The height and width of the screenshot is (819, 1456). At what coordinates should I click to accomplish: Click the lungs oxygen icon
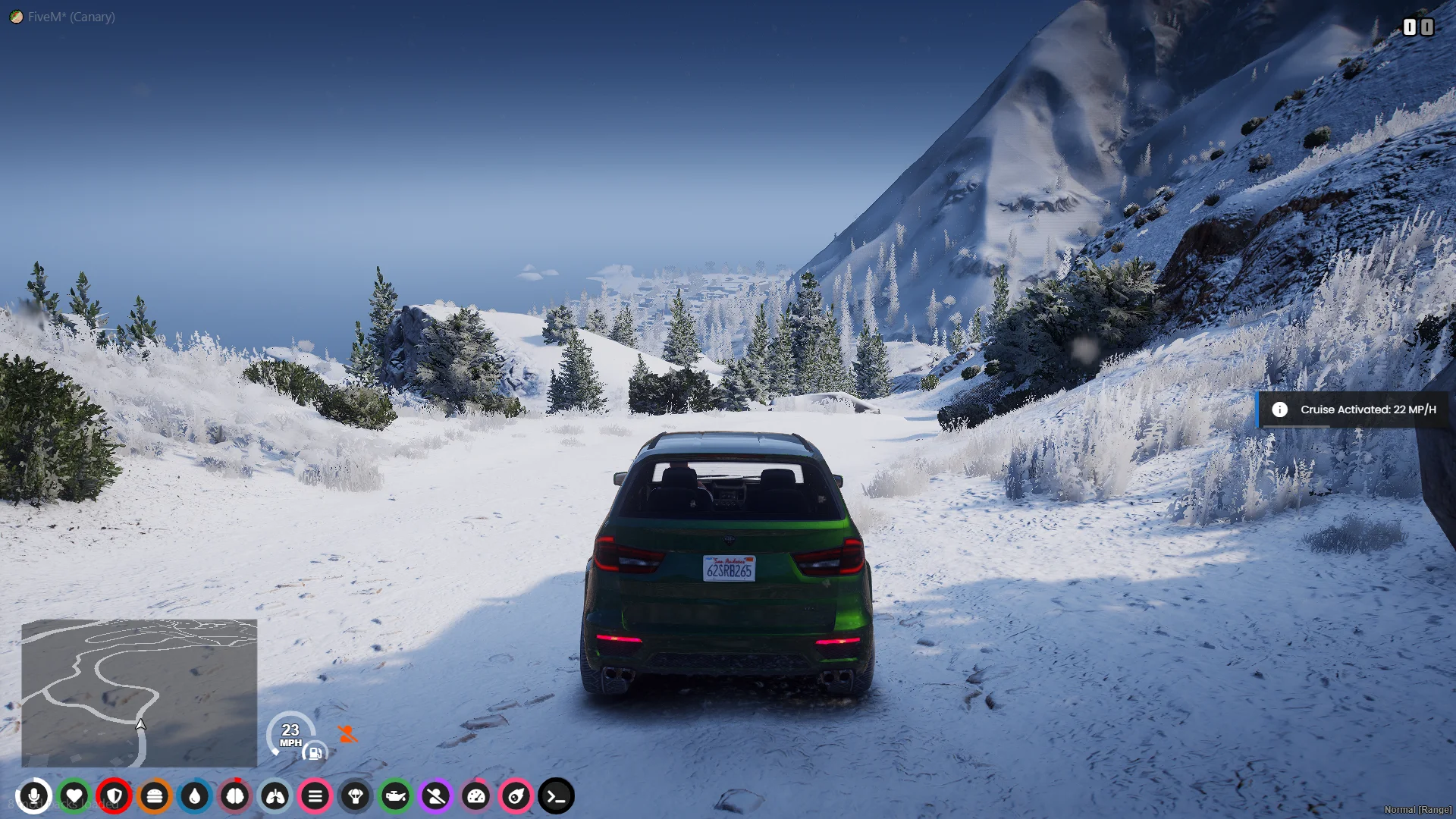(x=275, y=796)
